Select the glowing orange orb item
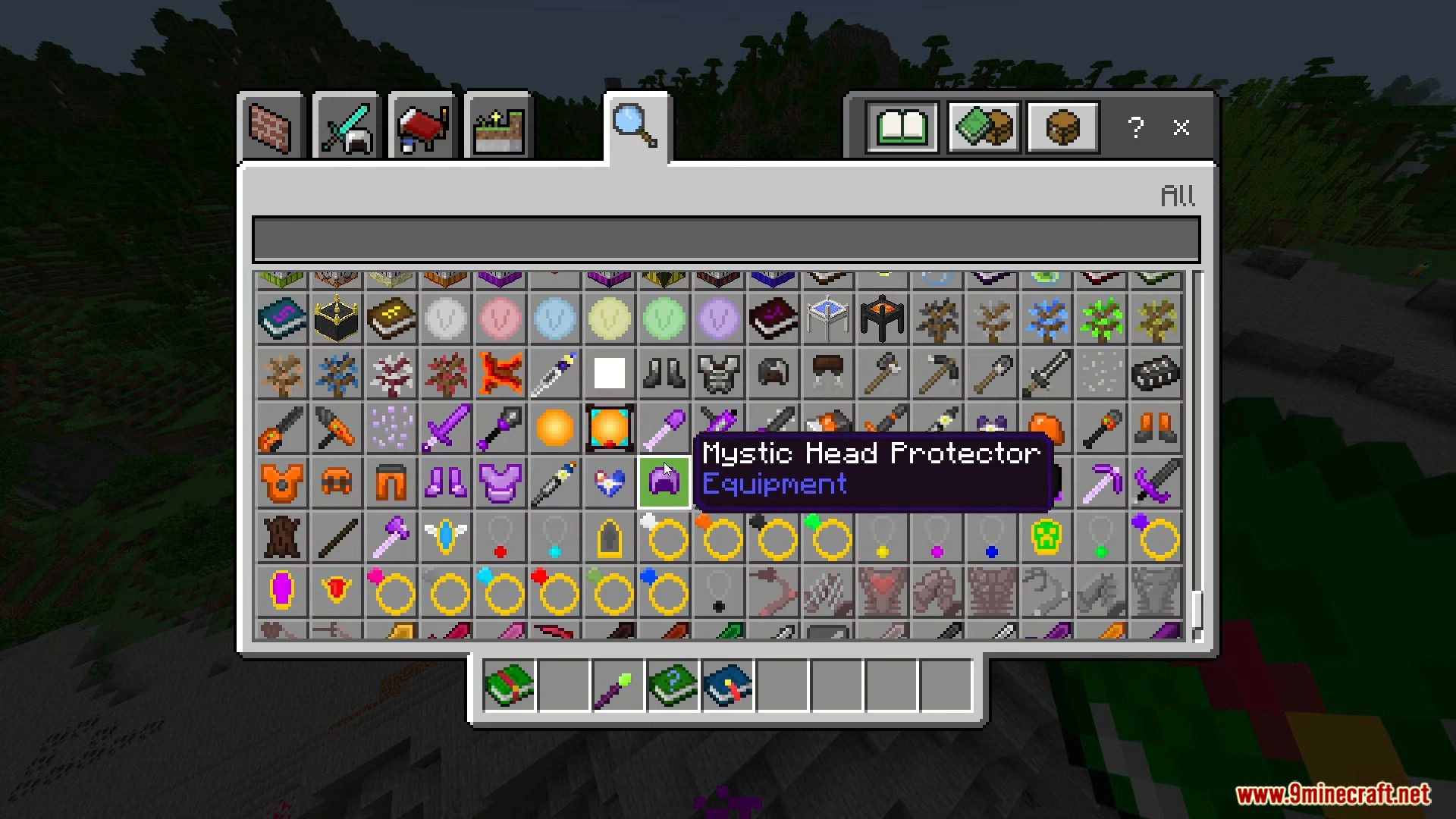The image size is (1456, 819). (554, 428)
